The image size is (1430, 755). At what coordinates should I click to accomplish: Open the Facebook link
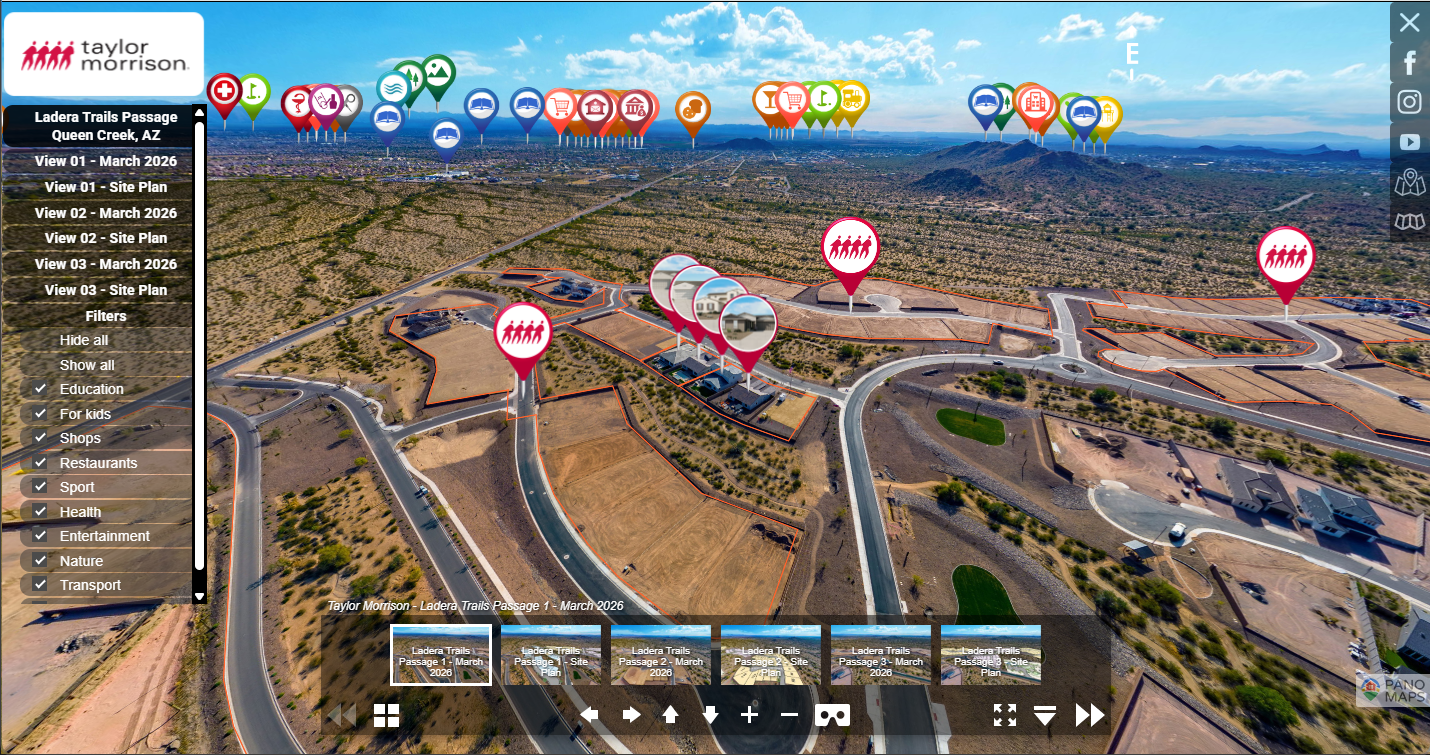pos(1409,63)
